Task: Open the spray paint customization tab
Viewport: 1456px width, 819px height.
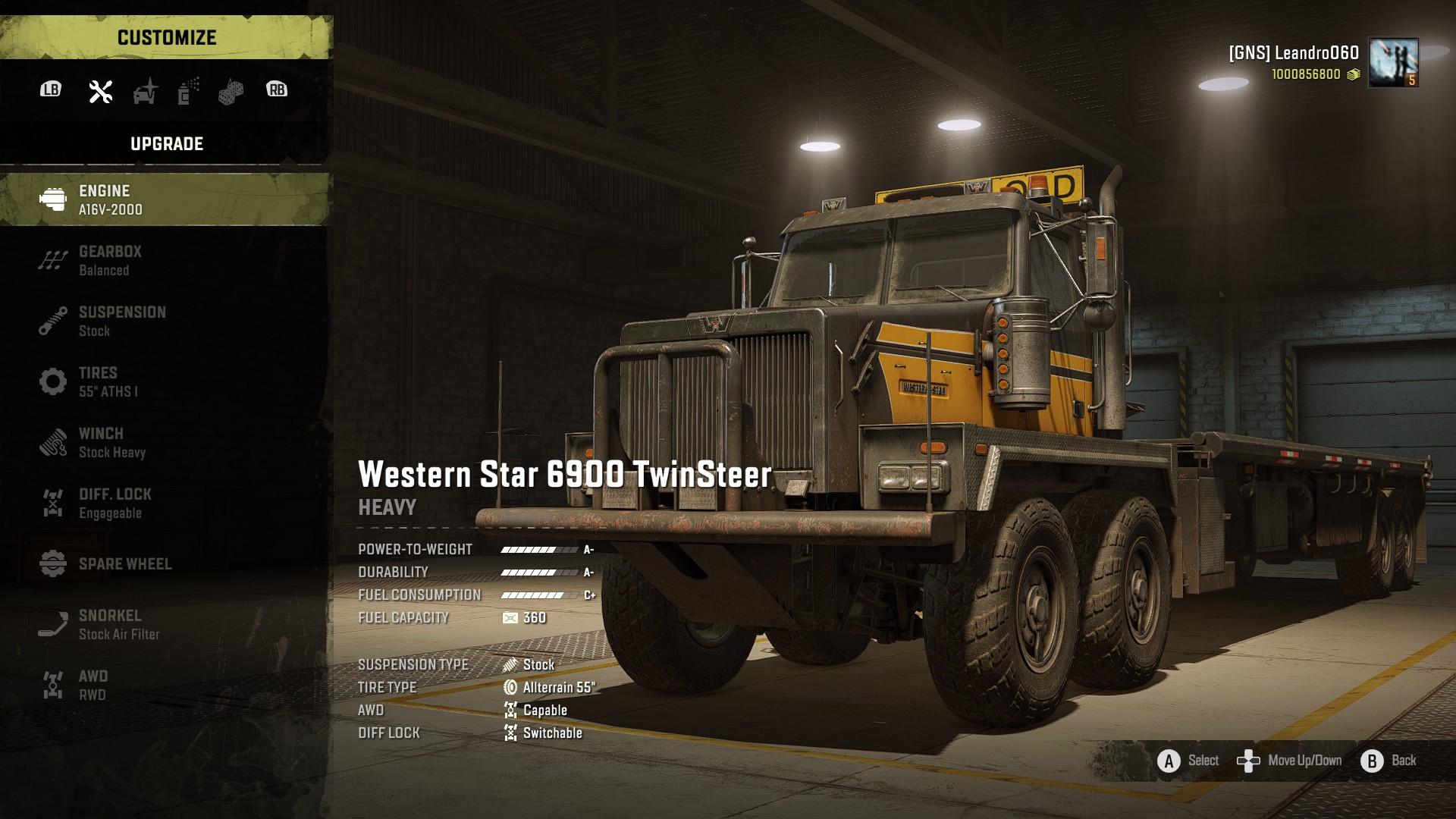Action: point(188,91)
